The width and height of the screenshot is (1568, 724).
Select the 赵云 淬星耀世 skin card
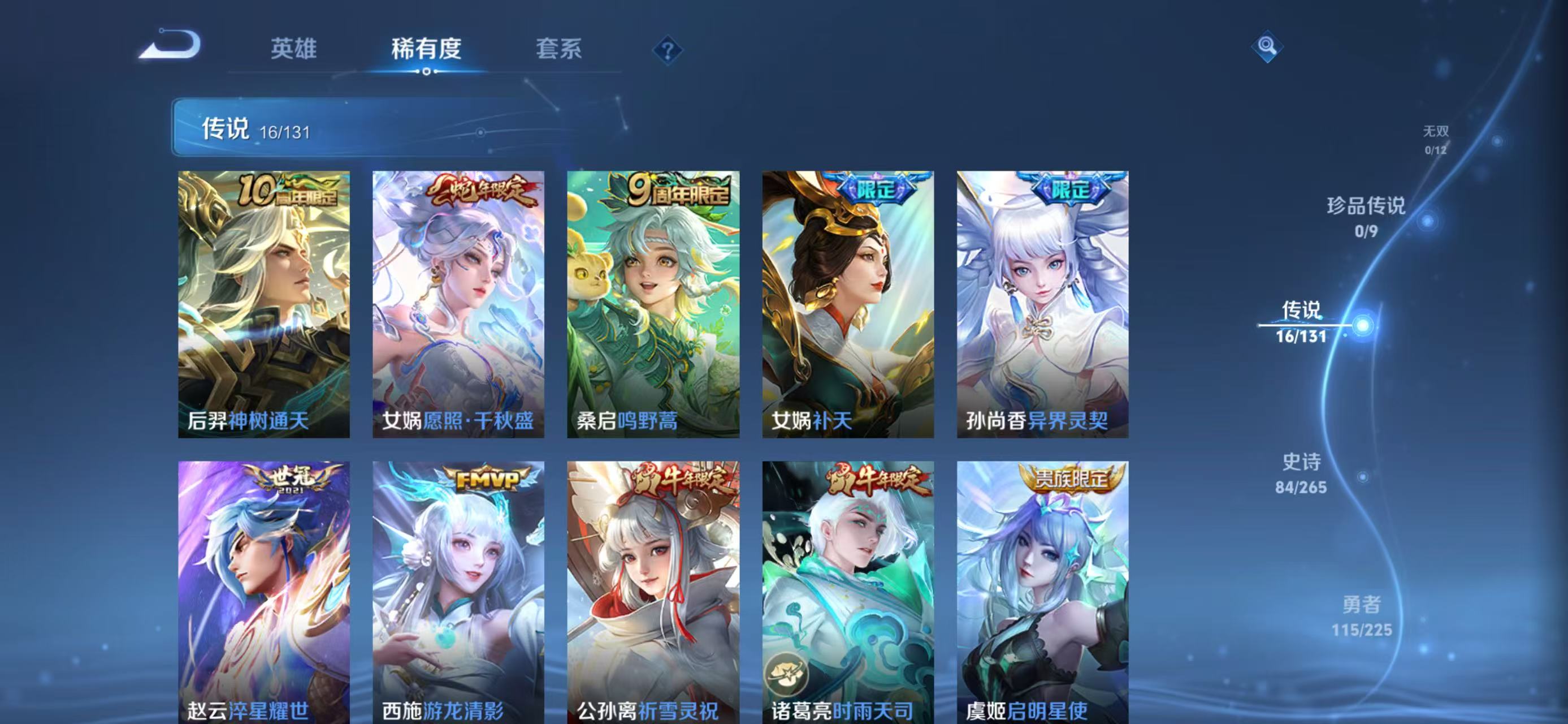pyautogui.click(x=263, y=591)
